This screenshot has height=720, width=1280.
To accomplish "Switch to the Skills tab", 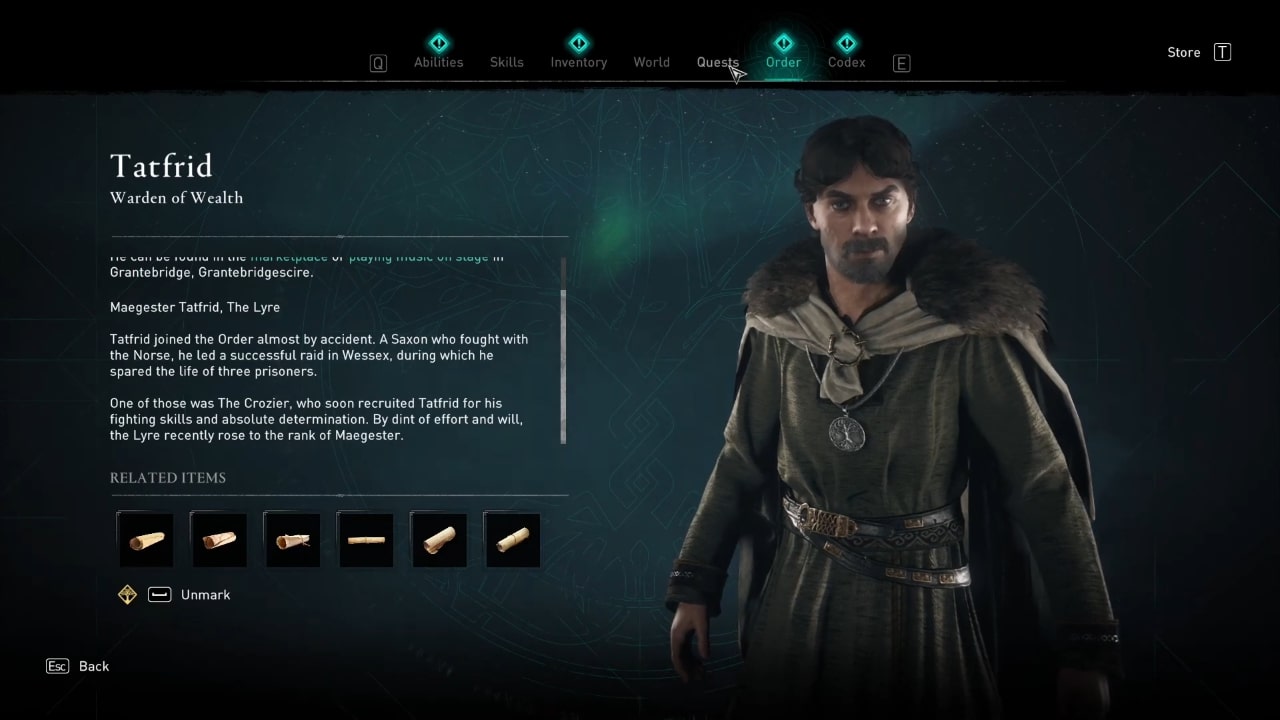I will click(506, 62).
